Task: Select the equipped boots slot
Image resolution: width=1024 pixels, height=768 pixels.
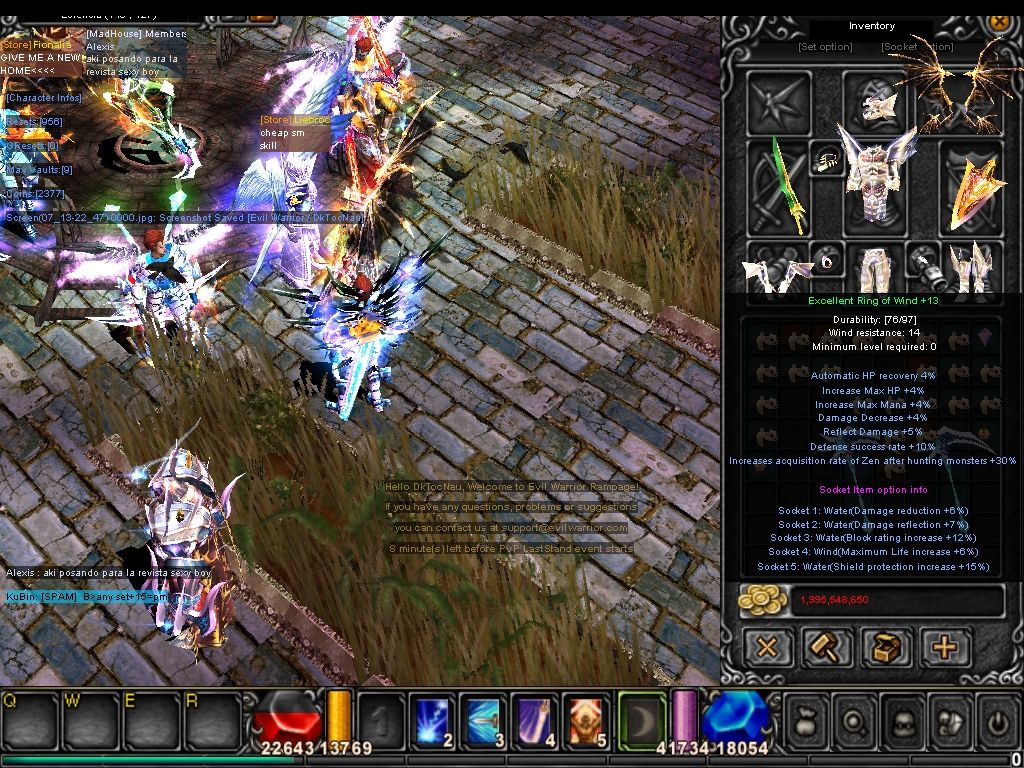Action: 968,268
